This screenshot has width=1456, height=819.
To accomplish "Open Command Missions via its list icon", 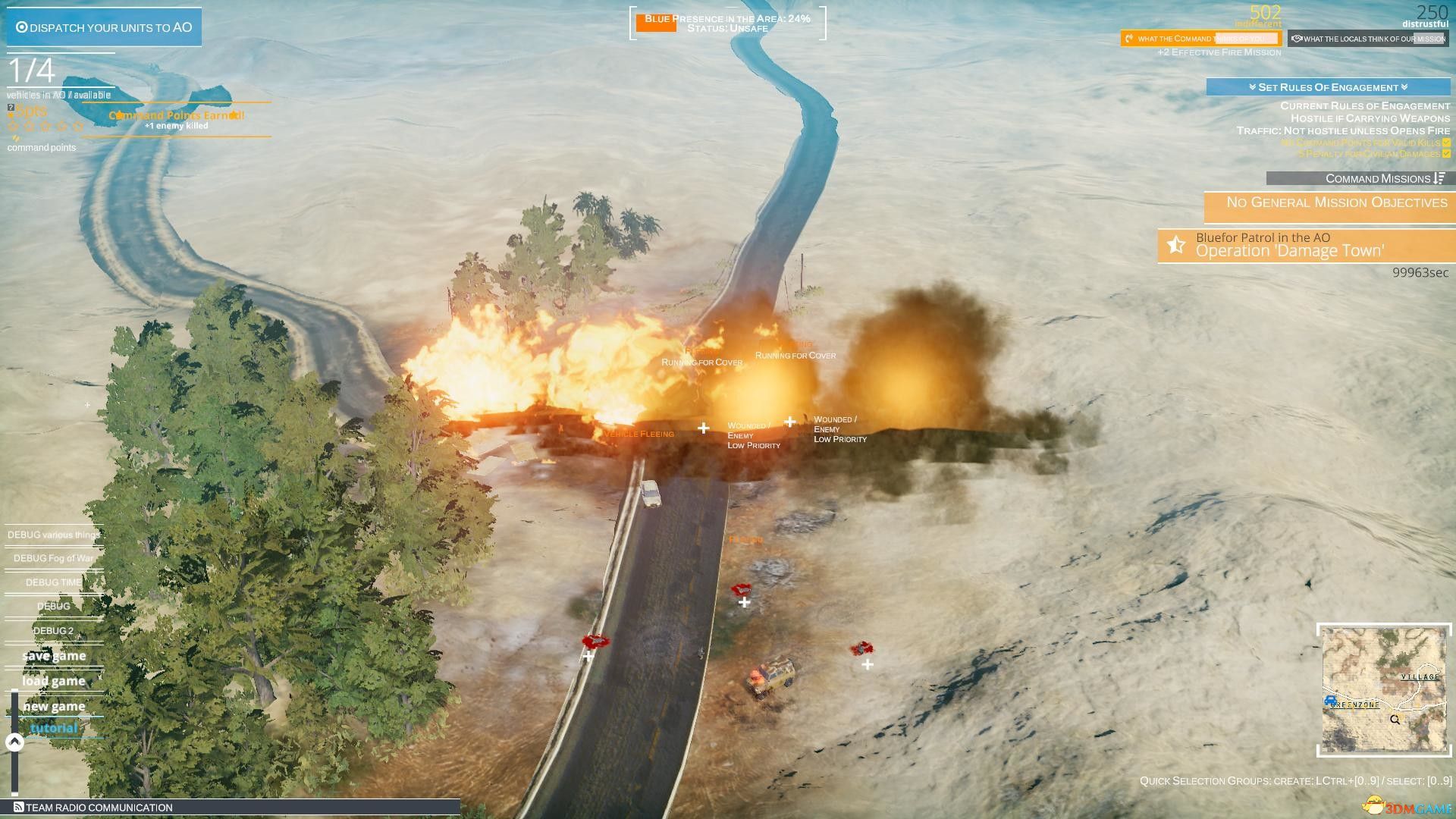I will pyautogui.click(x=1439, y=179).
